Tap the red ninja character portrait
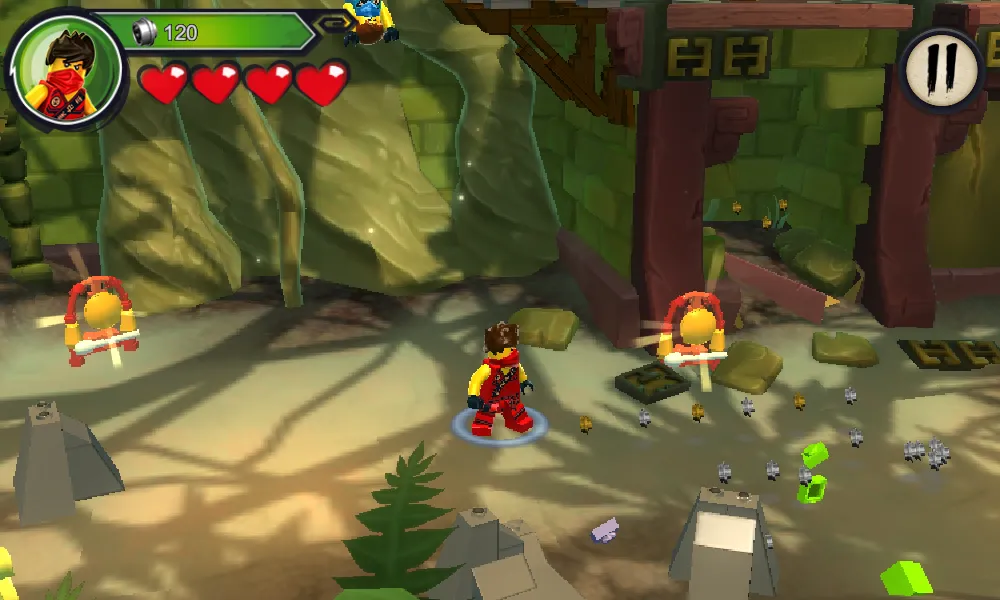The height and width of the screenshot is (600, 1000). [x=64, y=69]
